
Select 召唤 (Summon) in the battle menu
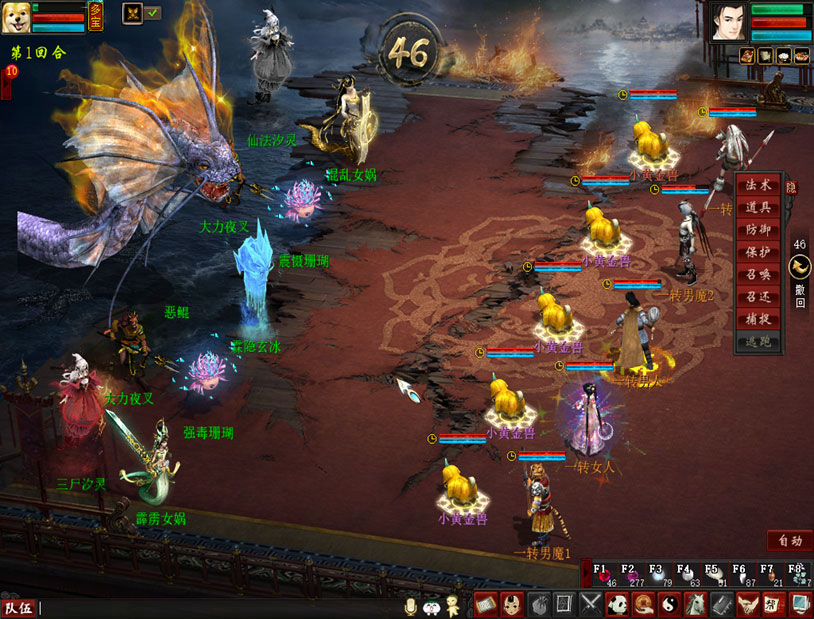point(758,274)
